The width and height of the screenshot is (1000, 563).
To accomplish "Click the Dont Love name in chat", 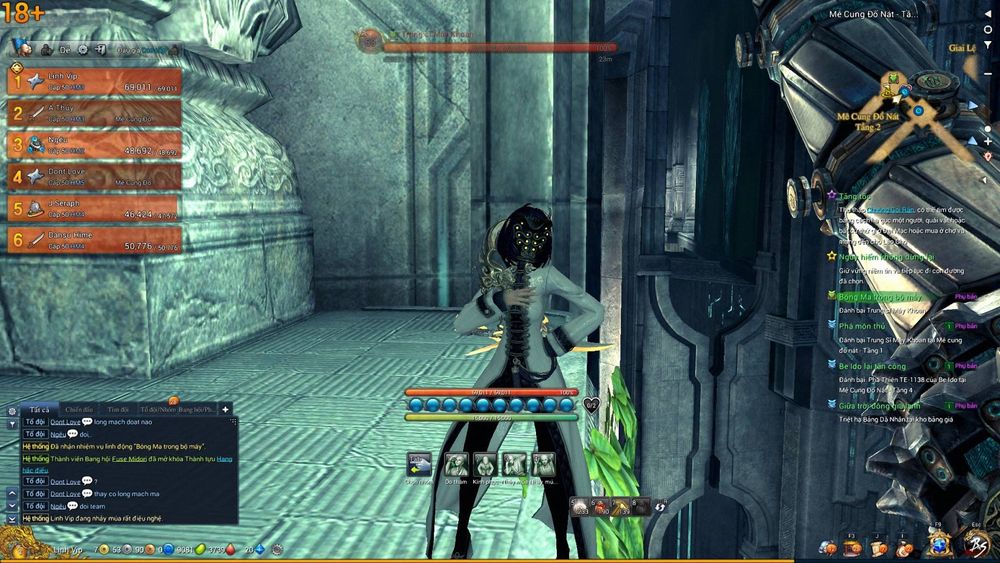I will tap(67, 422).
